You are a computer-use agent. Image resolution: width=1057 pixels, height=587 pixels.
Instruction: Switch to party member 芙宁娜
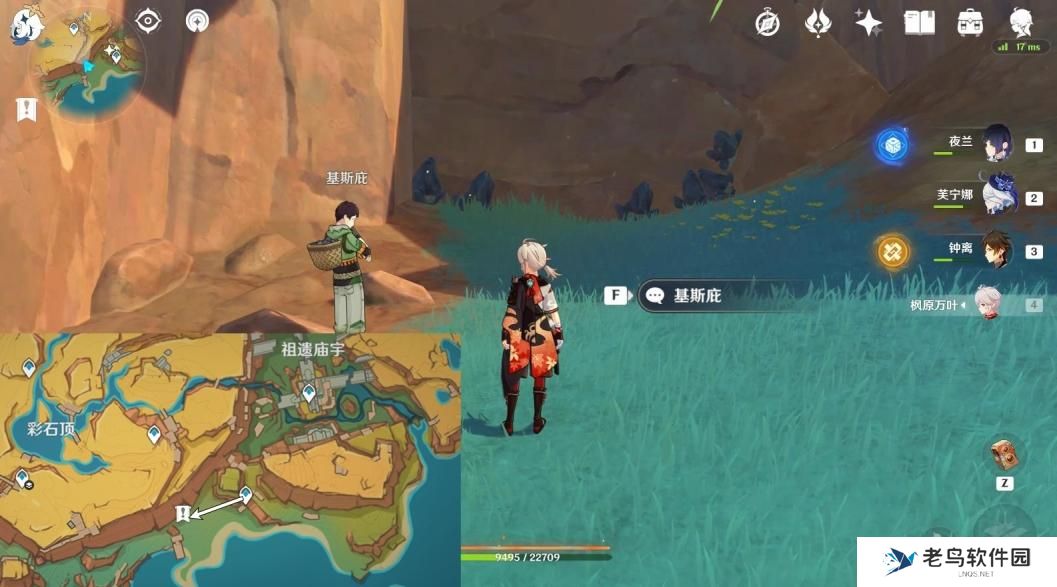[997, 197]
